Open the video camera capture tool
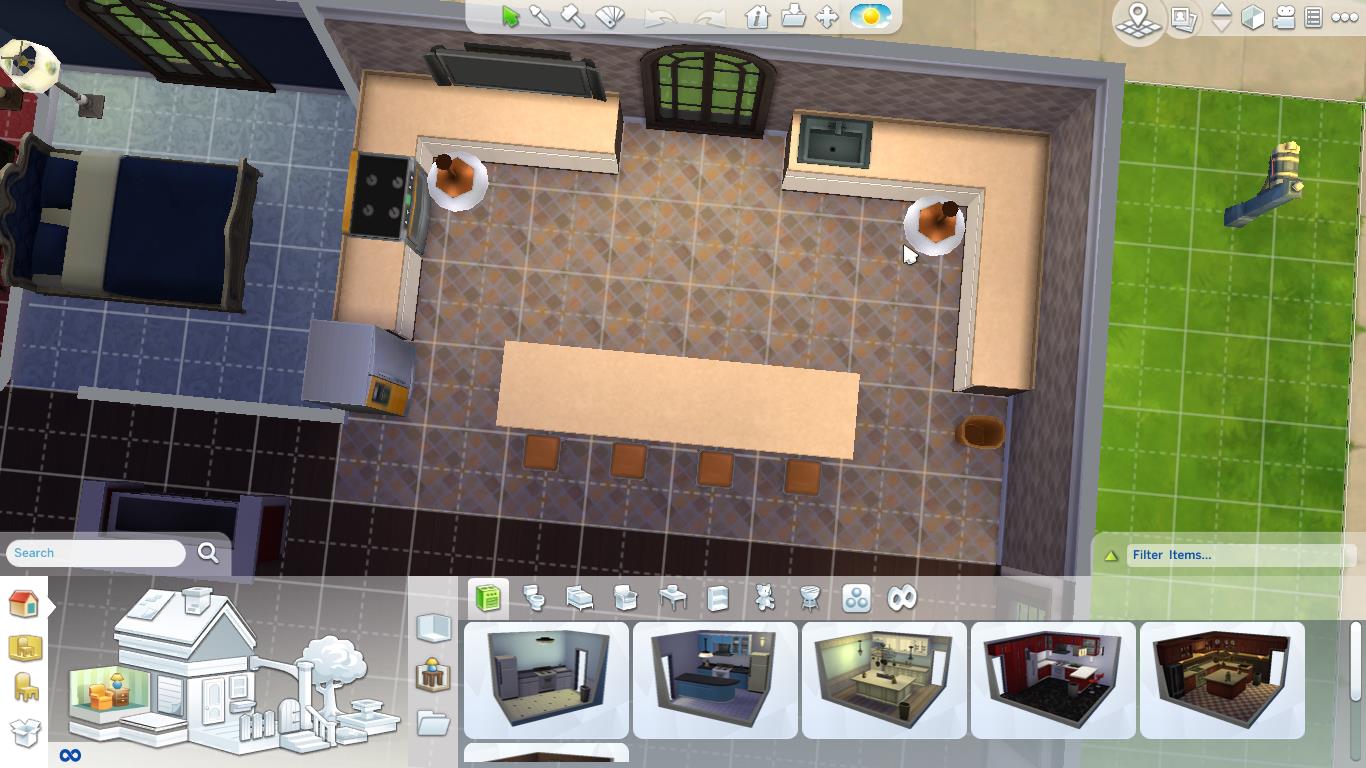1366x768 pixels. tap(1284, 18)
